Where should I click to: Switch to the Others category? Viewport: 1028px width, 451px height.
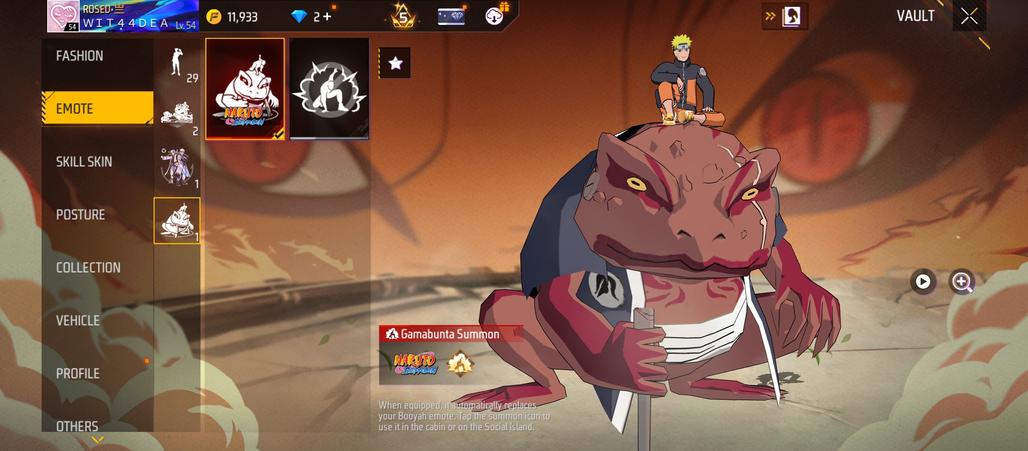pos(77,426)
